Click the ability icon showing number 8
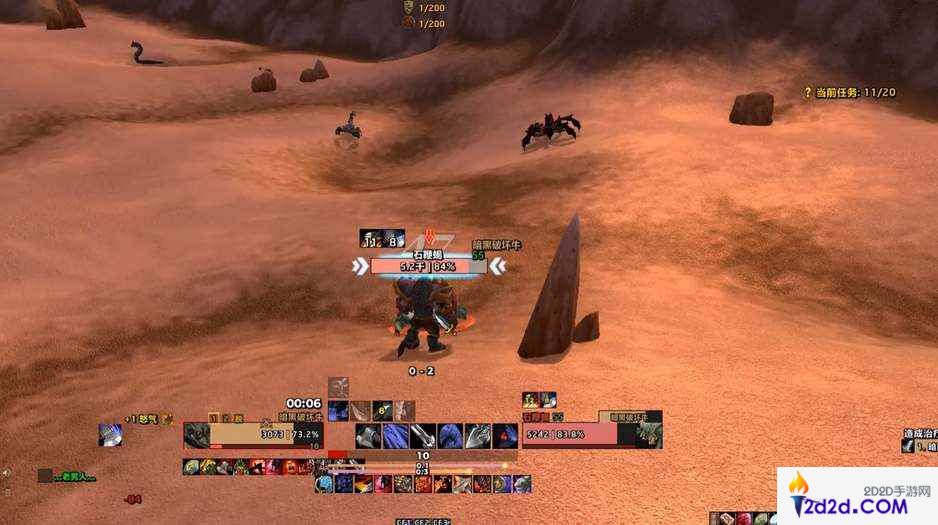Viewport: 938px width, 525px height. (381, 410)
